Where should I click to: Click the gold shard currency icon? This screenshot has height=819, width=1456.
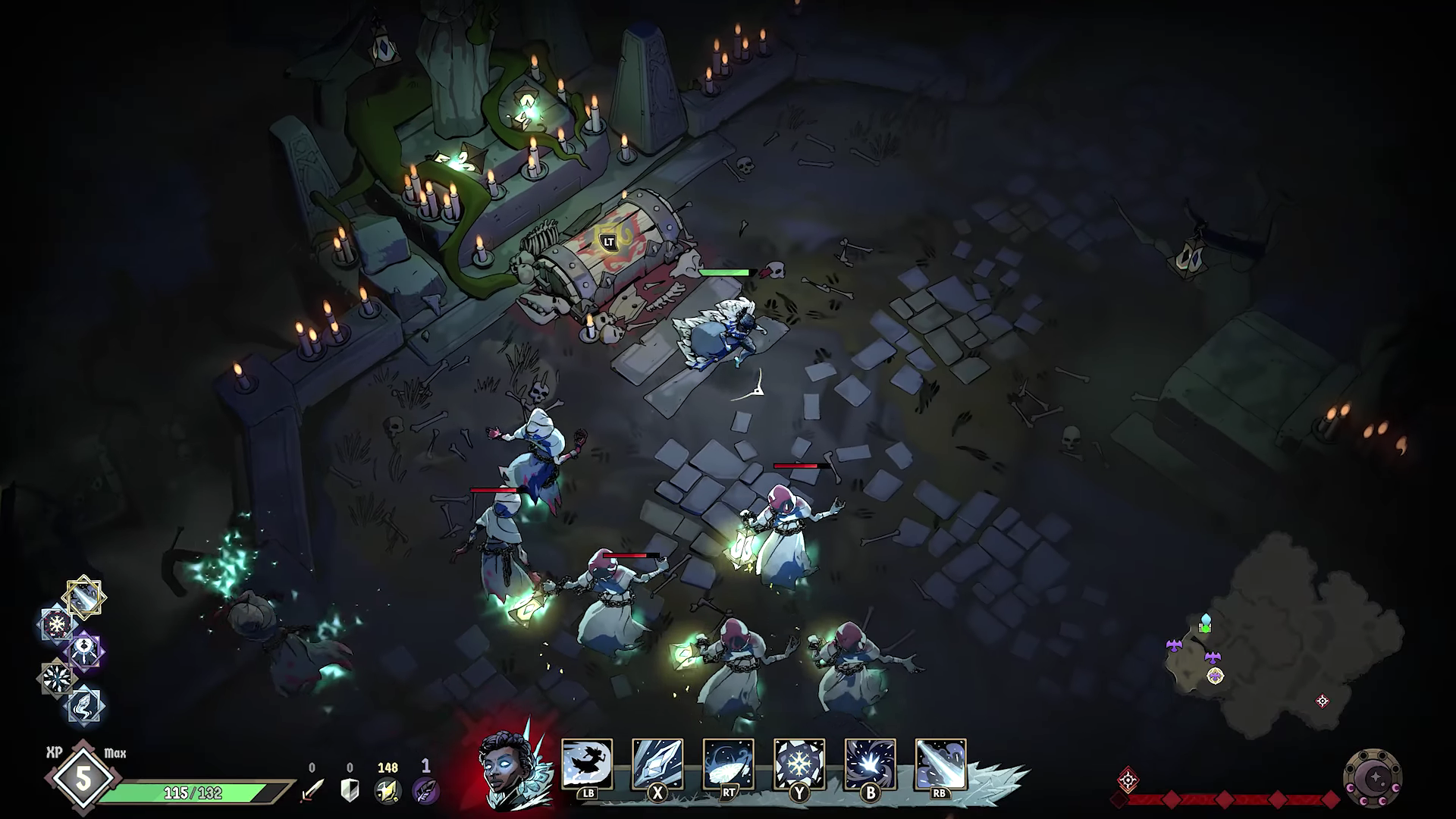coord(388,790)
